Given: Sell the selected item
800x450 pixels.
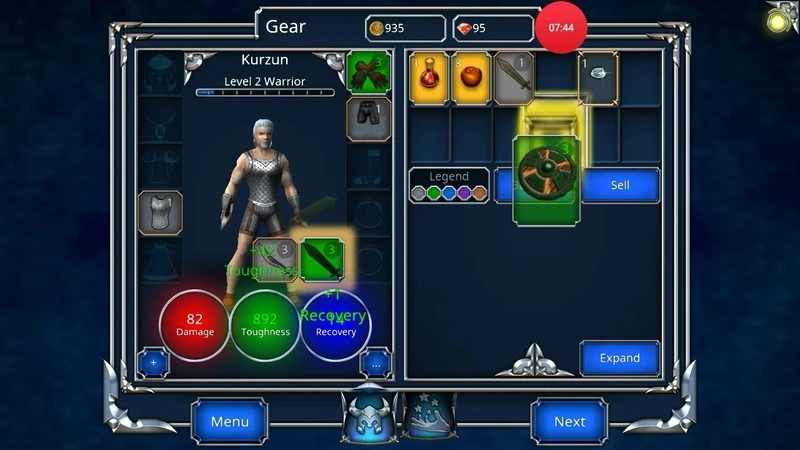Looking at the screenshot, I should click(x=620, y=185).
